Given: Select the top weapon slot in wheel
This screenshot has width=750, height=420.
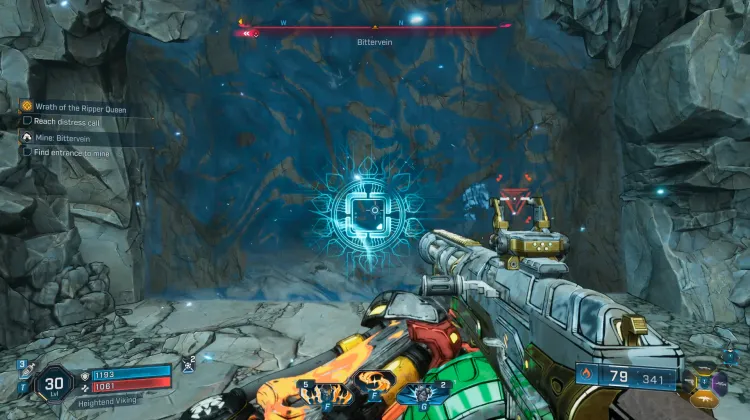Looking at the screenshot, I should click(x=706, y=370).
